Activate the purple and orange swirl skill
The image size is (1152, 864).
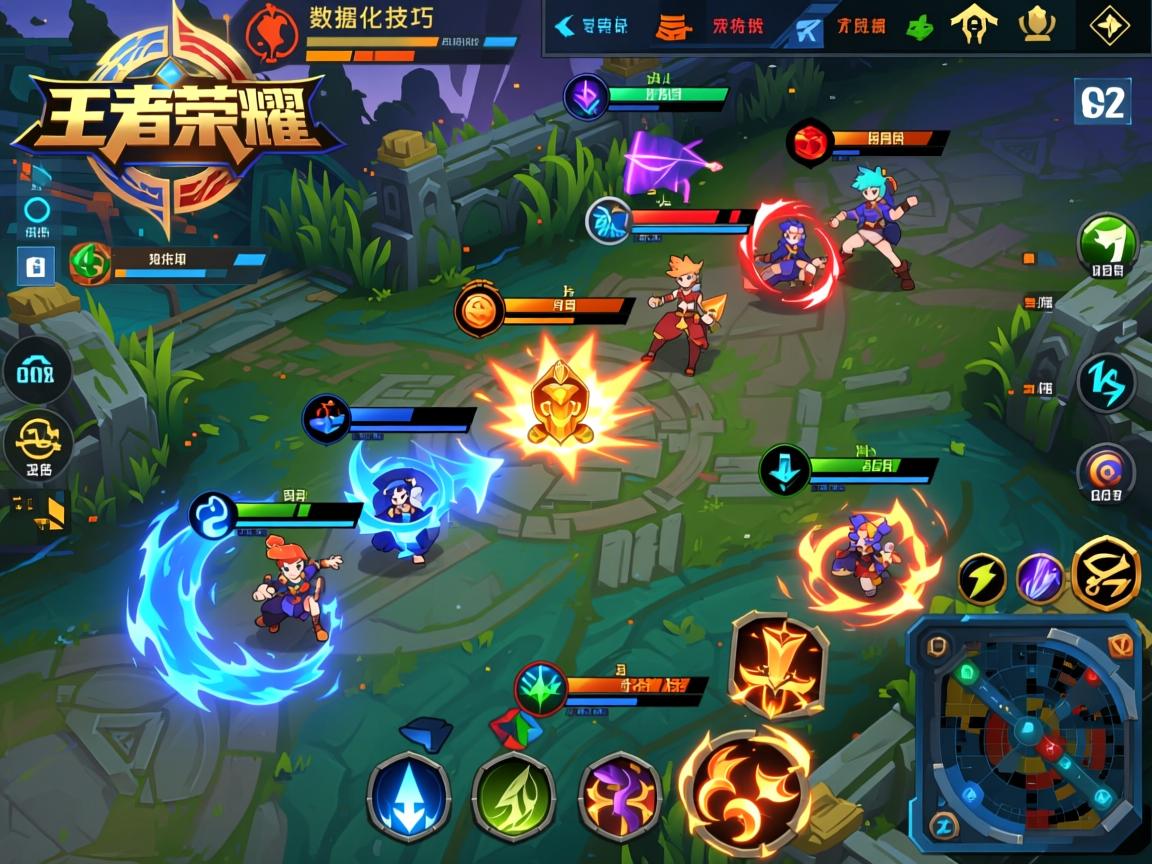click(x=620, y=796)
